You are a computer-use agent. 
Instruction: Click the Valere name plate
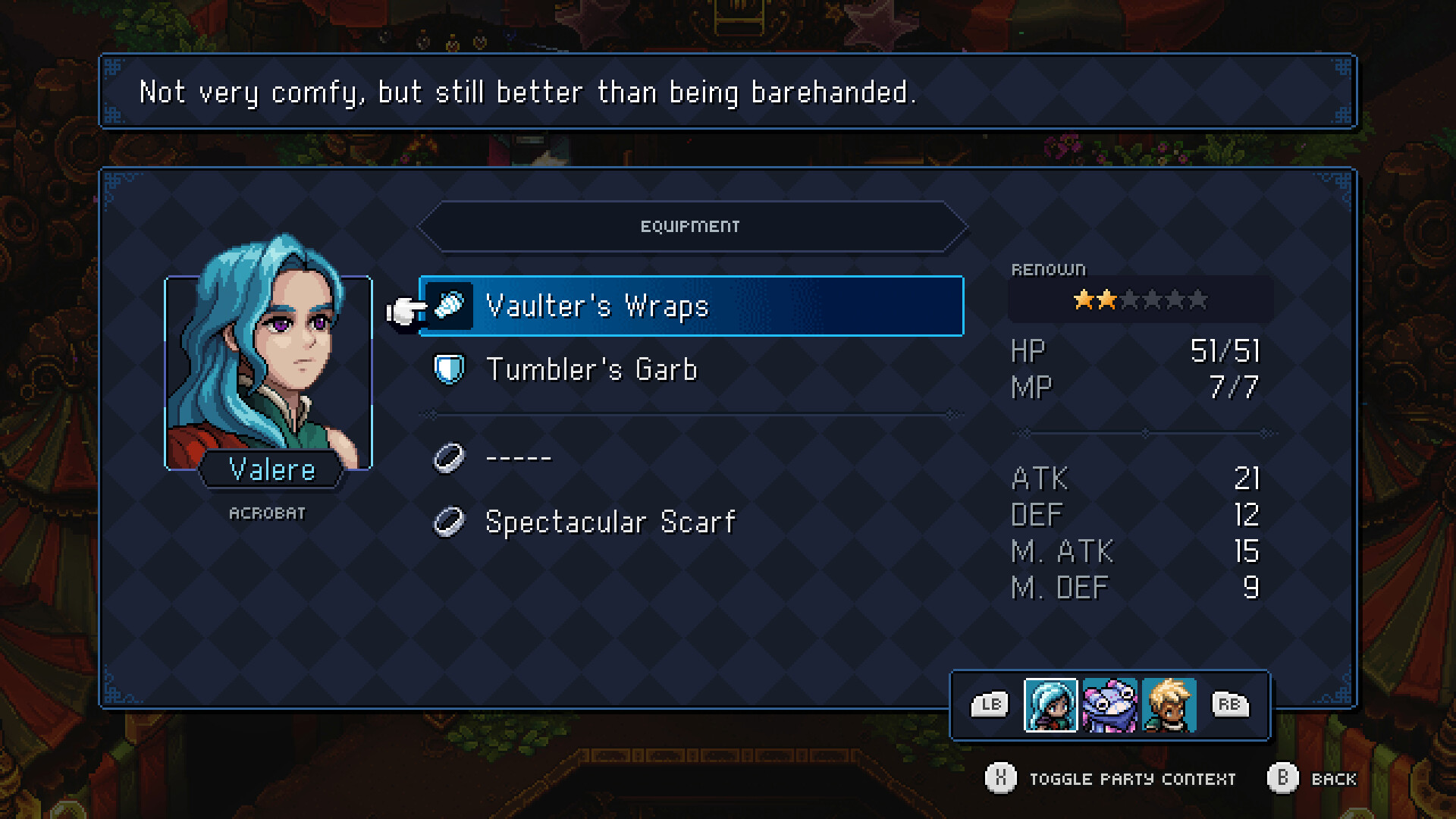(271, 470)
